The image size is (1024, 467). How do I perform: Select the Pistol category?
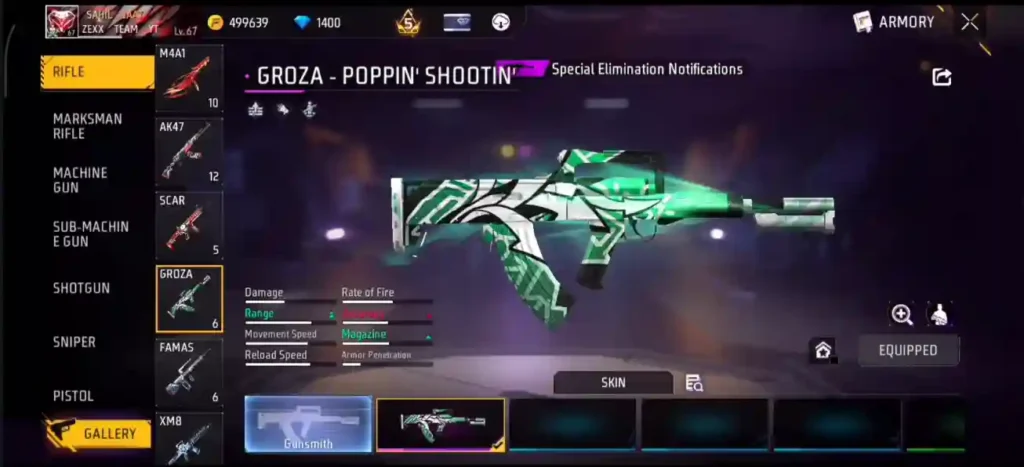pos(73,396)
